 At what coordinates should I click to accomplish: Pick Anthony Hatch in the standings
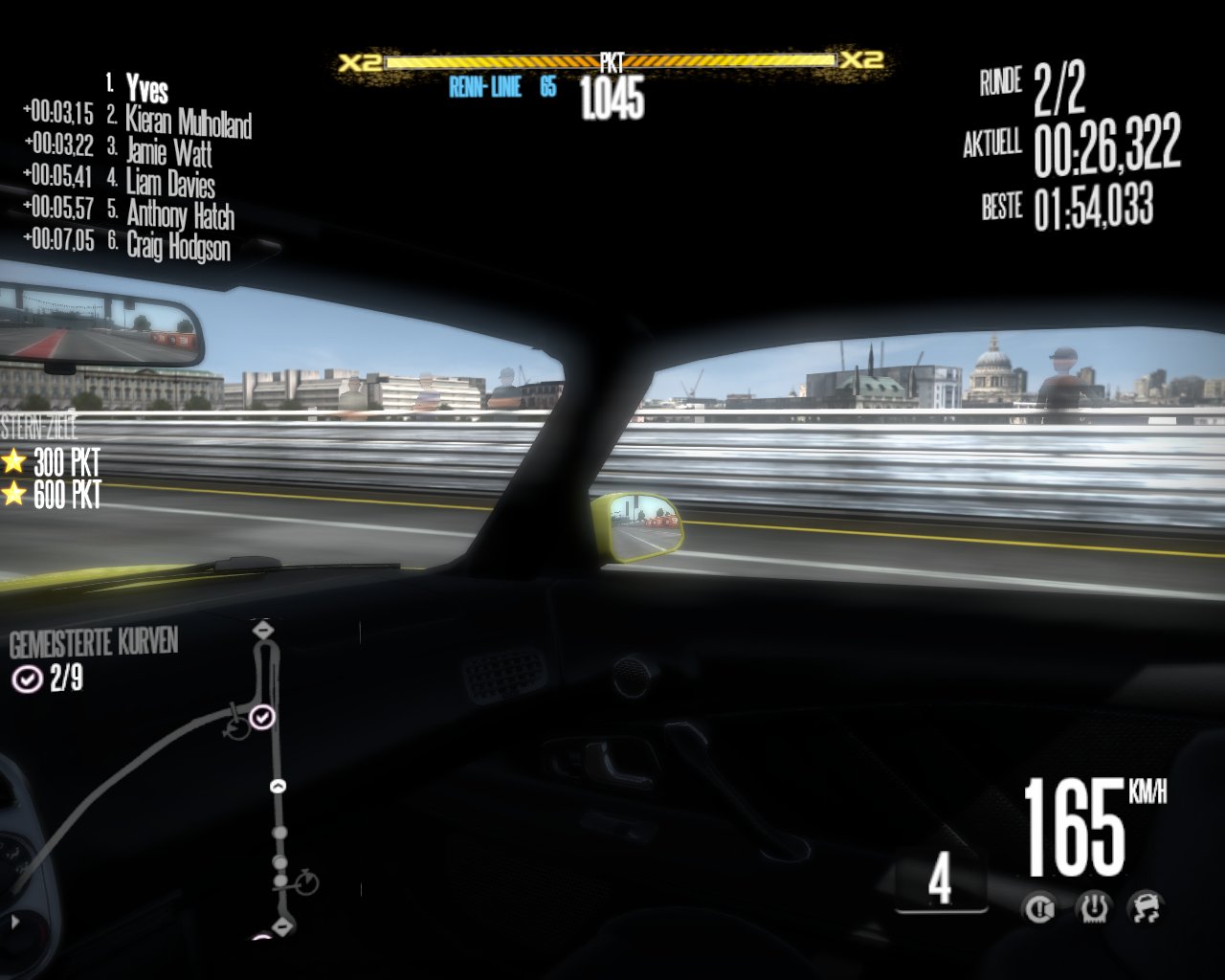(180, 214)
